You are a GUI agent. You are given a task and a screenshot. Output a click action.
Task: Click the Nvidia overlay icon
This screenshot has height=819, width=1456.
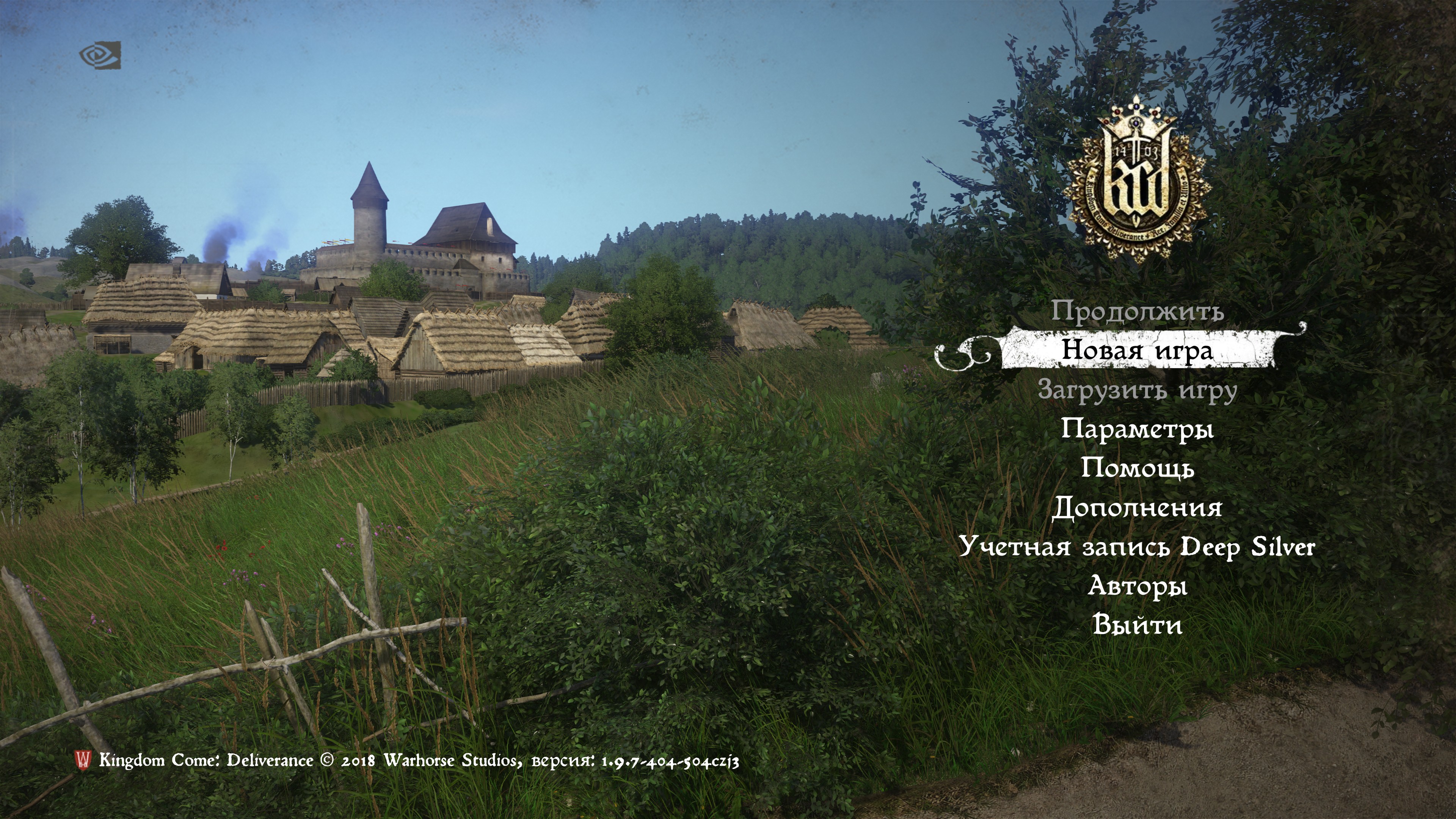[x=100, y=55]
